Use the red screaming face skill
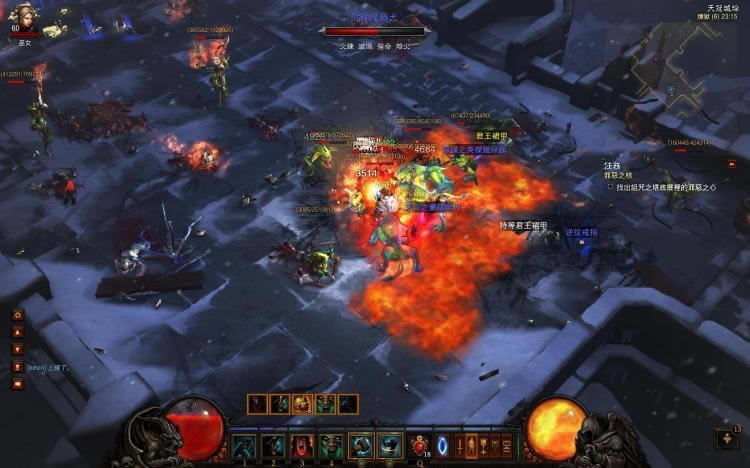Viewport: 750px width, 468px height. (x=302, y=446)
